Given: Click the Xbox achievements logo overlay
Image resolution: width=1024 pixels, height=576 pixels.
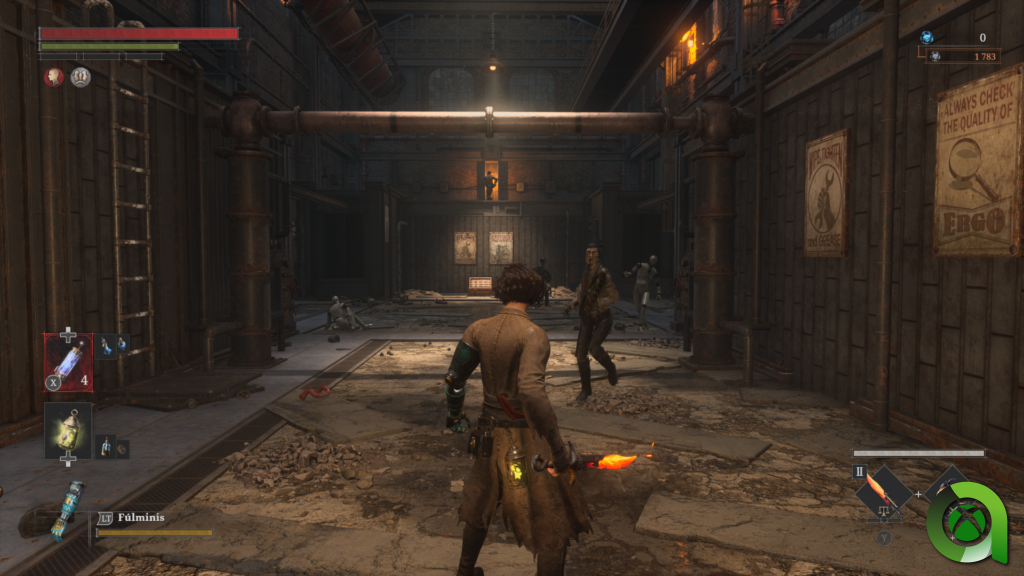Looking at the screenshot, I should coord(968,522).
